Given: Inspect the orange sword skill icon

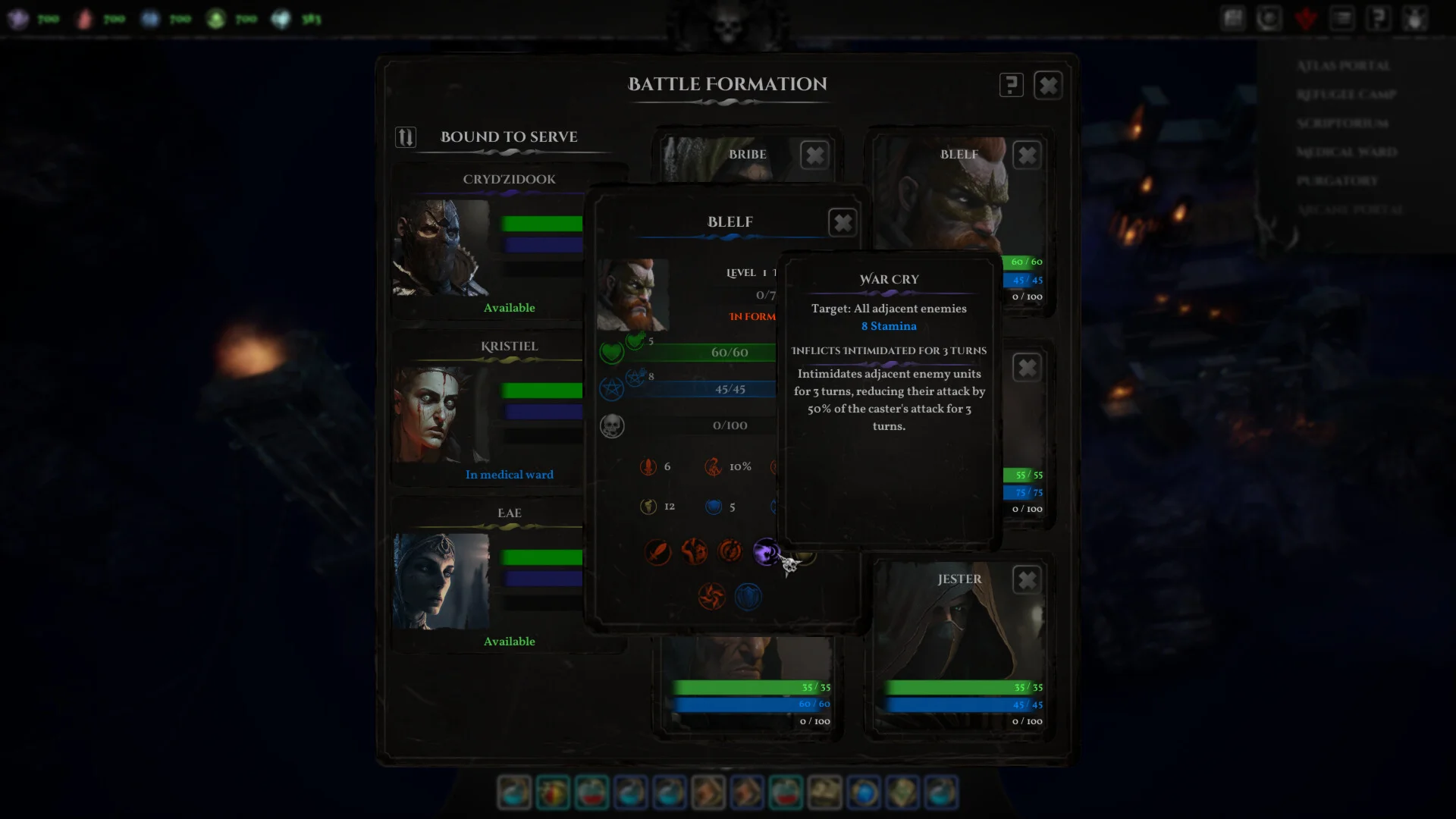Looking at the screenshot, I should coord(657,551).
